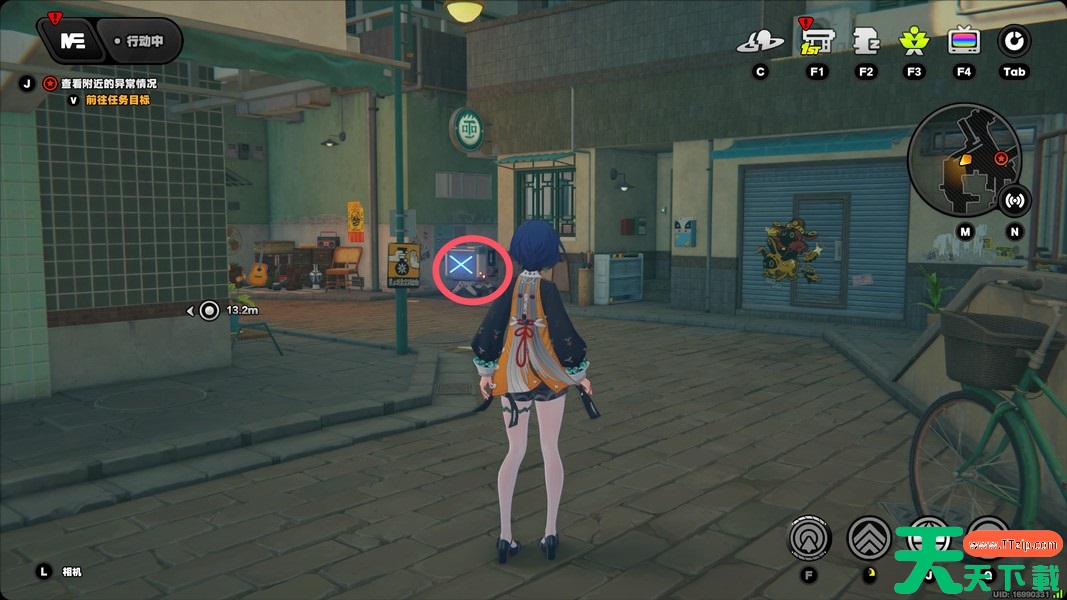This screenshot has height=600, width=1067.
Task: Click the TTzip.com watermark banner
Action: (x=1012, y=545)
